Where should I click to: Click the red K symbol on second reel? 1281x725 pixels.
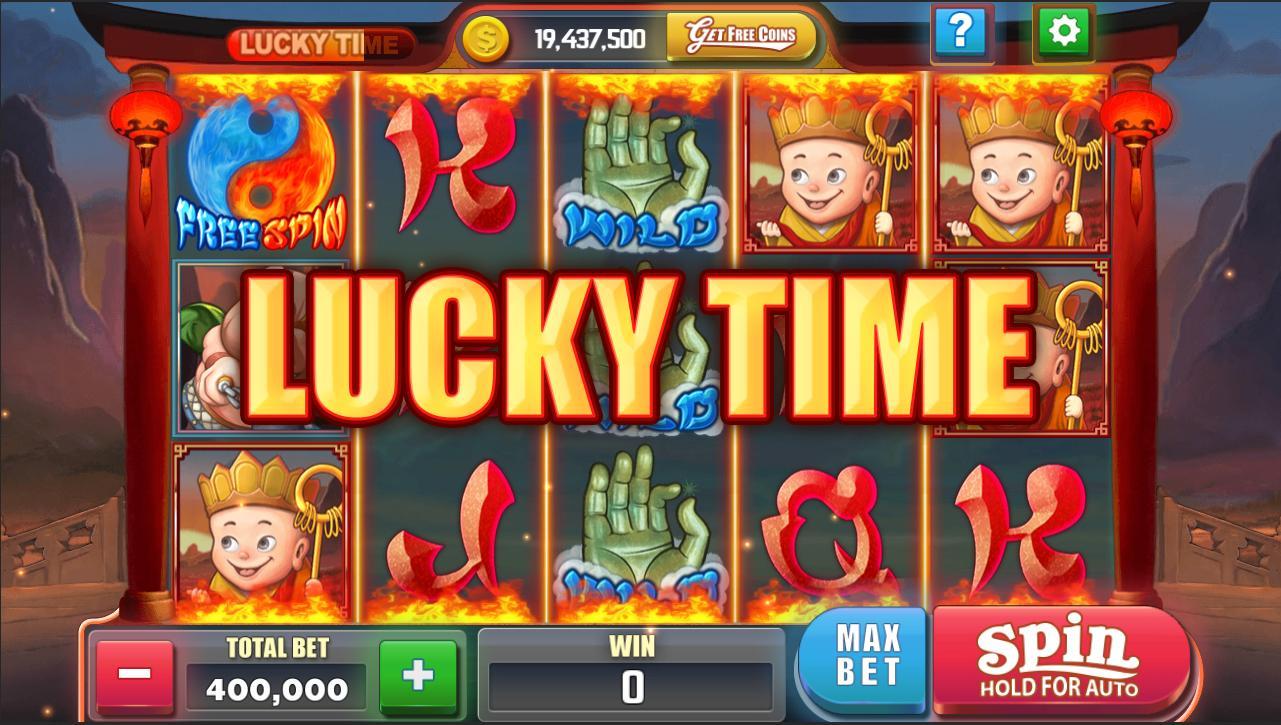tap(450, 165)
